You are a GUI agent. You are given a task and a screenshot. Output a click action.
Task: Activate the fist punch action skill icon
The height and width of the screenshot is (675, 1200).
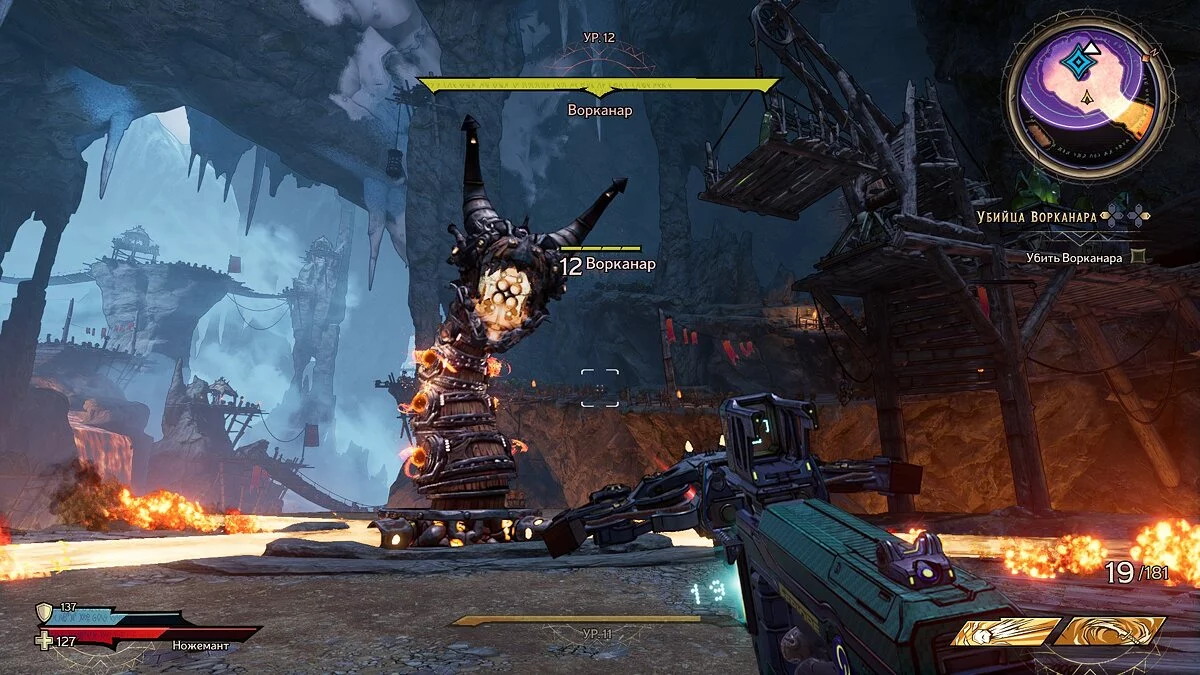[1004, 631]
